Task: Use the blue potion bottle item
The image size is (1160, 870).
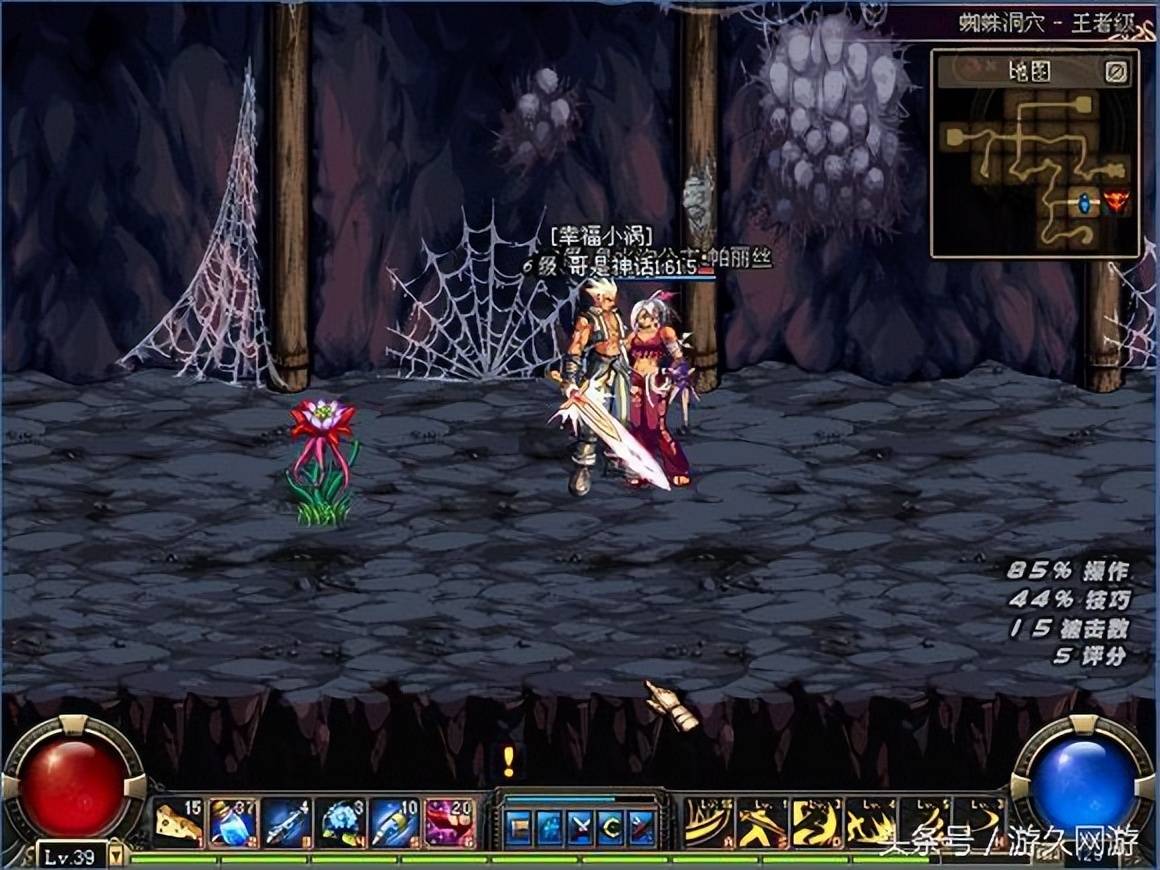Action: click(233, 823)
